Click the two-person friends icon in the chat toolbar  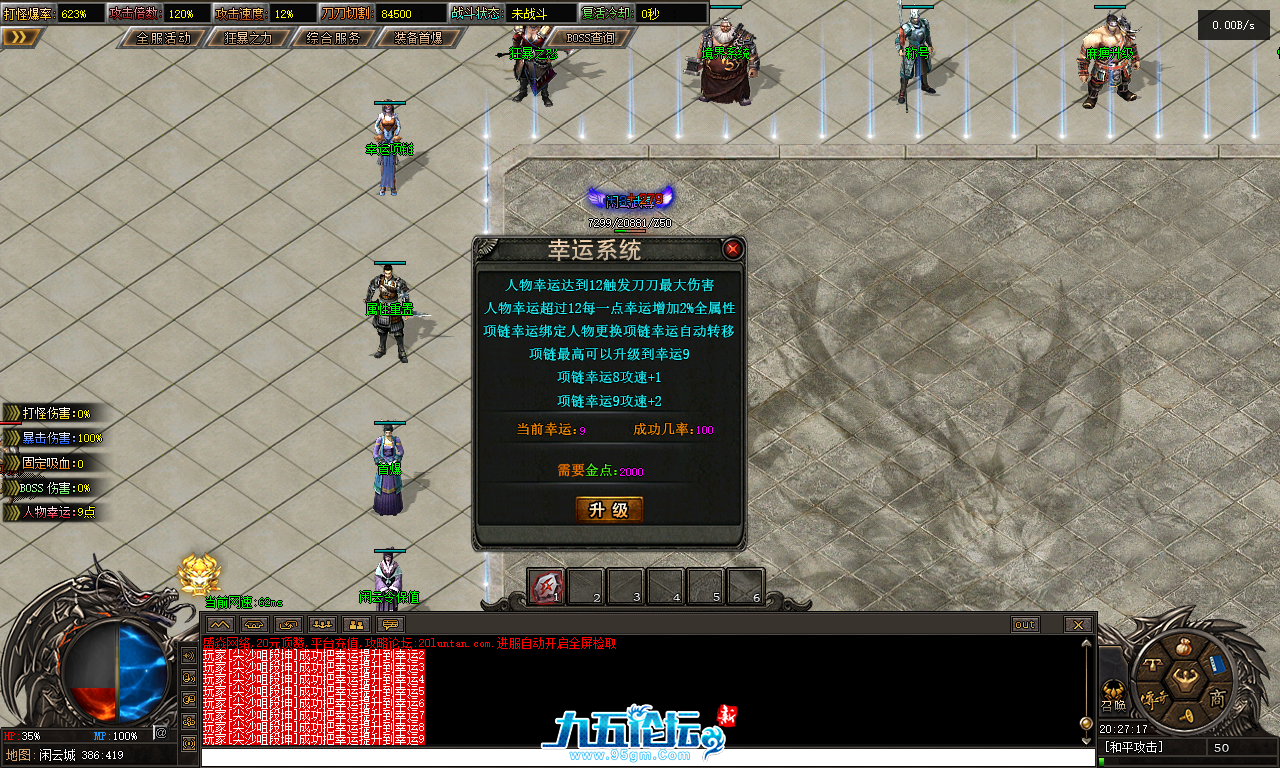coord(356,623)
